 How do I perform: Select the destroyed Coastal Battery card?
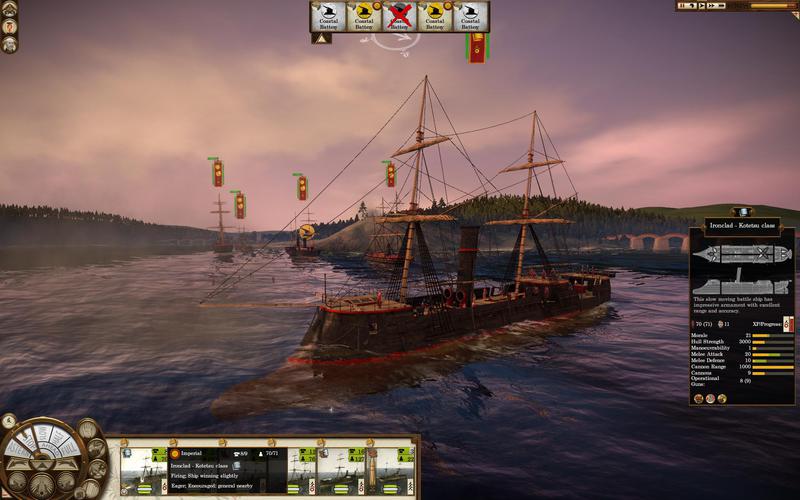[400, 16]
